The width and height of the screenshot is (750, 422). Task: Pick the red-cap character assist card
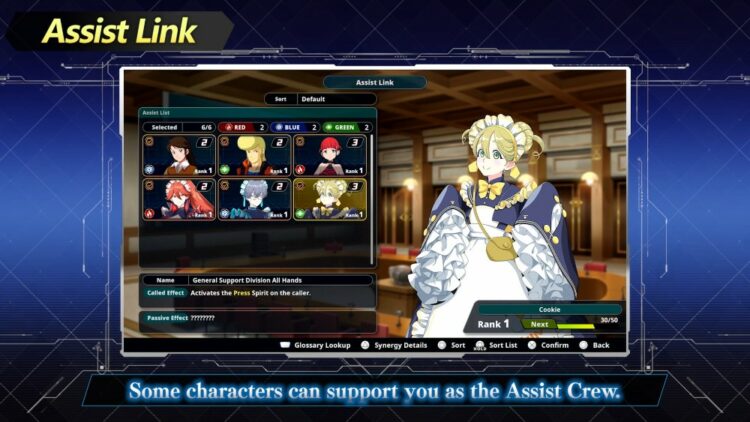click(x=330, y=156)
